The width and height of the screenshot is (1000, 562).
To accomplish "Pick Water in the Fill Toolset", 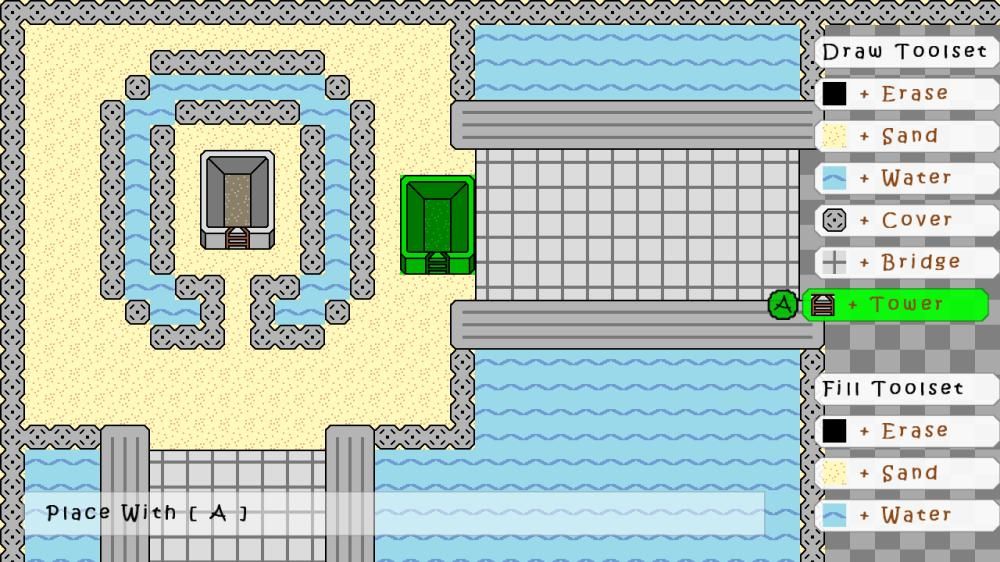I will 906,515.
